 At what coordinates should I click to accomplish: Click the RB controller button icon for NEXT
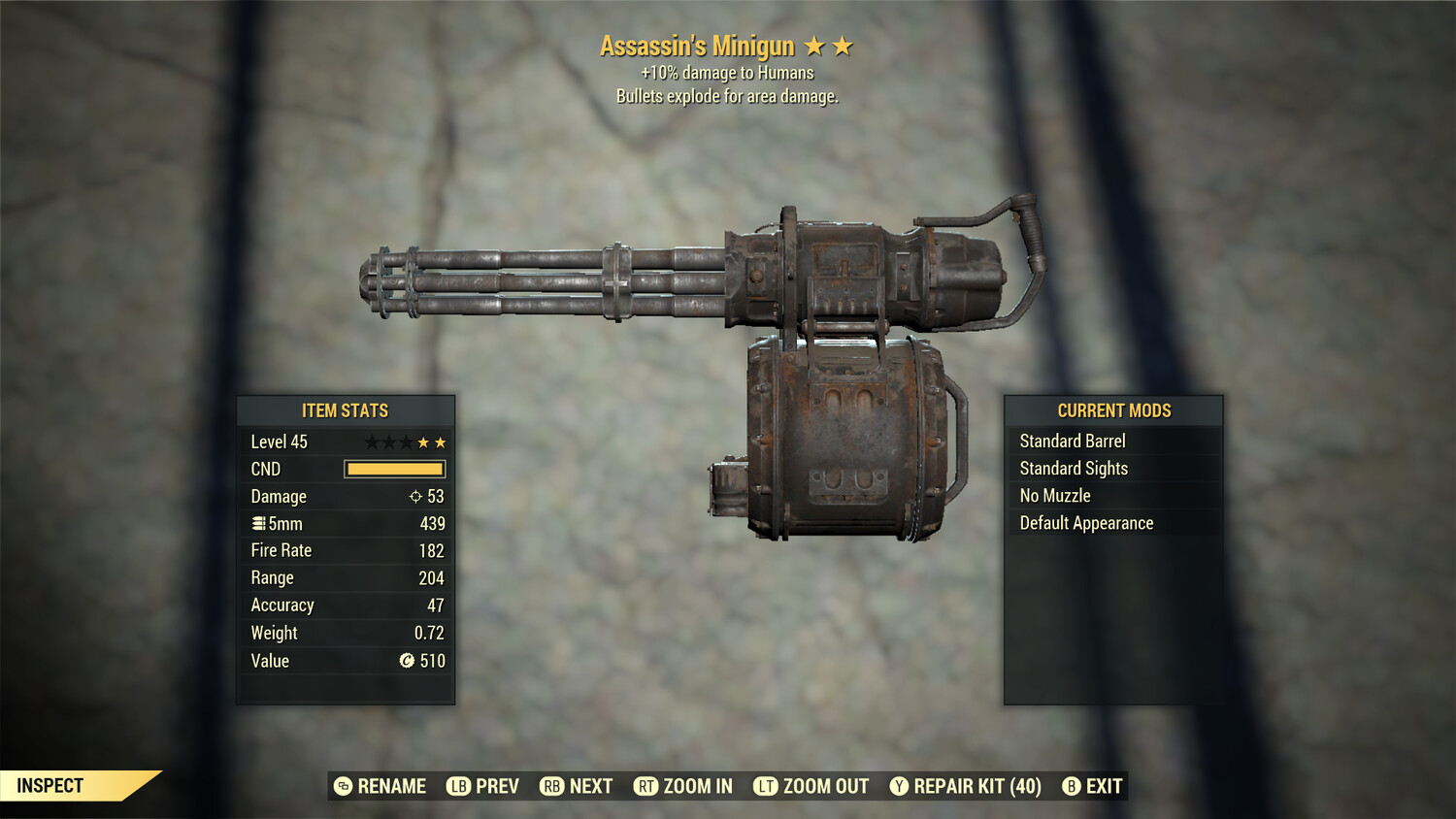(552, 786)
